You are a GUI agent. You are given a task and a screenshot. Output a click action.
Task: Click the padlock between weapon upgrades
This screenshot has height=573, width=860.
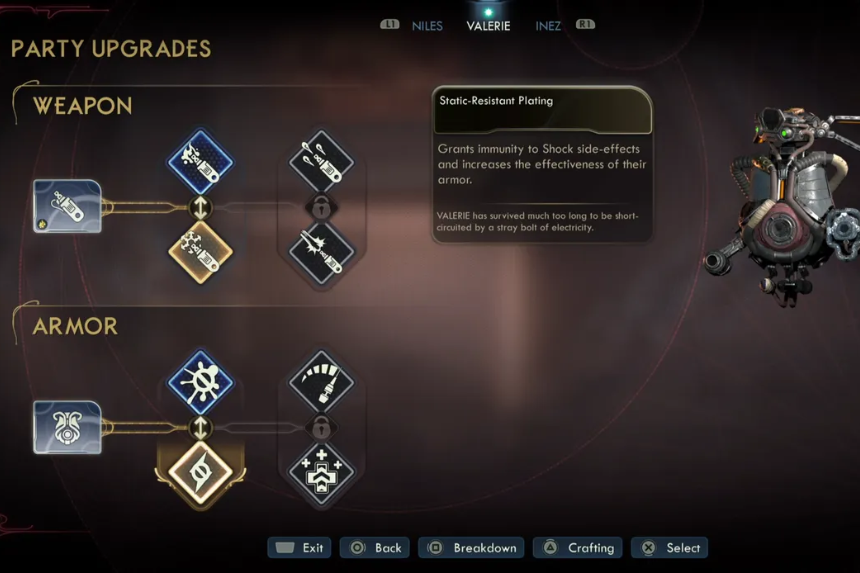click(321, 207)
